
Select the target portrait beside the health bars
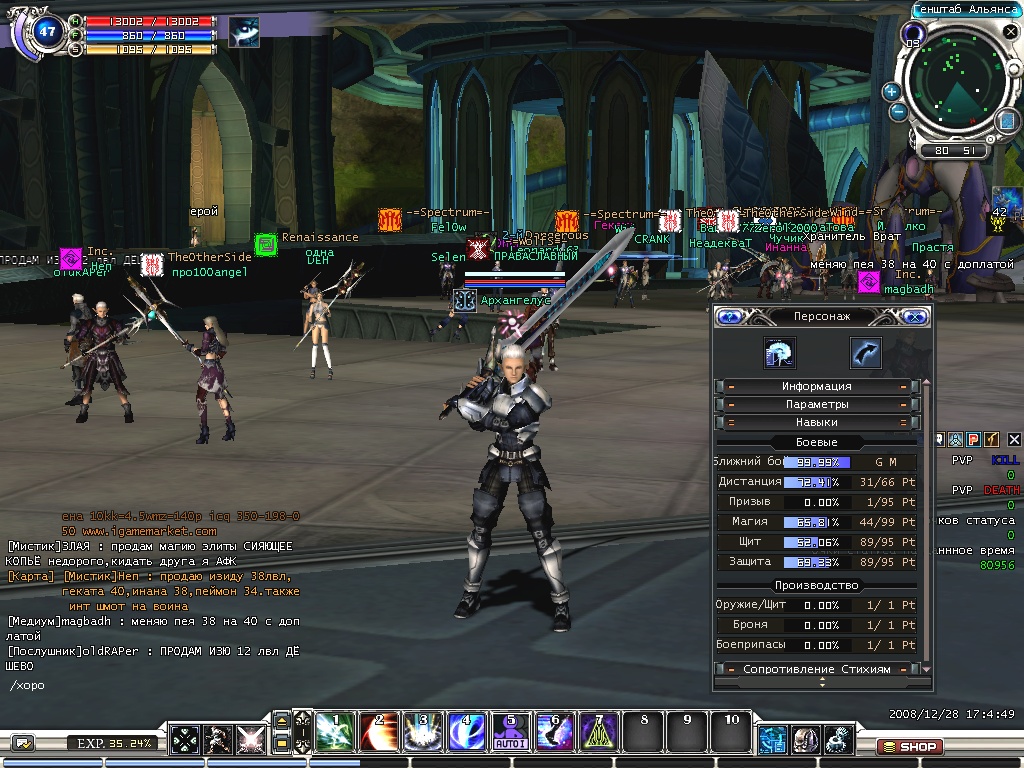[243, 32]
